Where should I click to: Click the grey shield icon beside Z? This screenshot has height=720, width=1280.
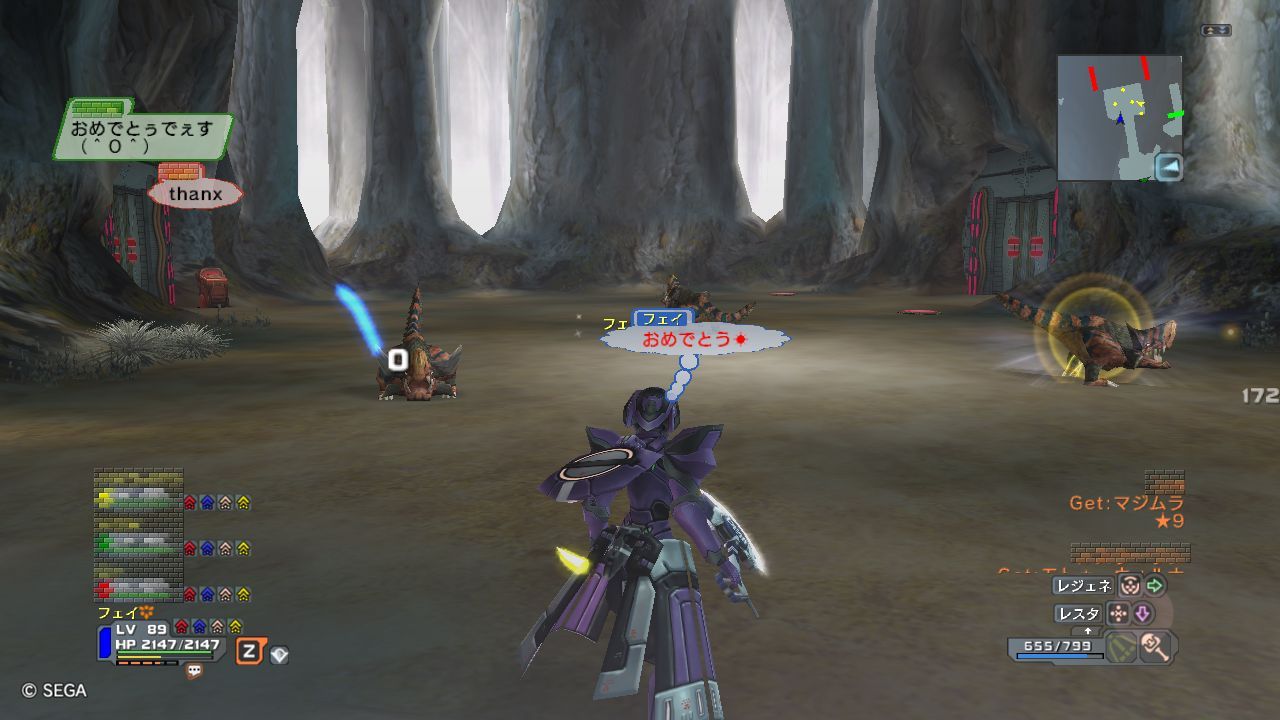click(x=280, y=655)
